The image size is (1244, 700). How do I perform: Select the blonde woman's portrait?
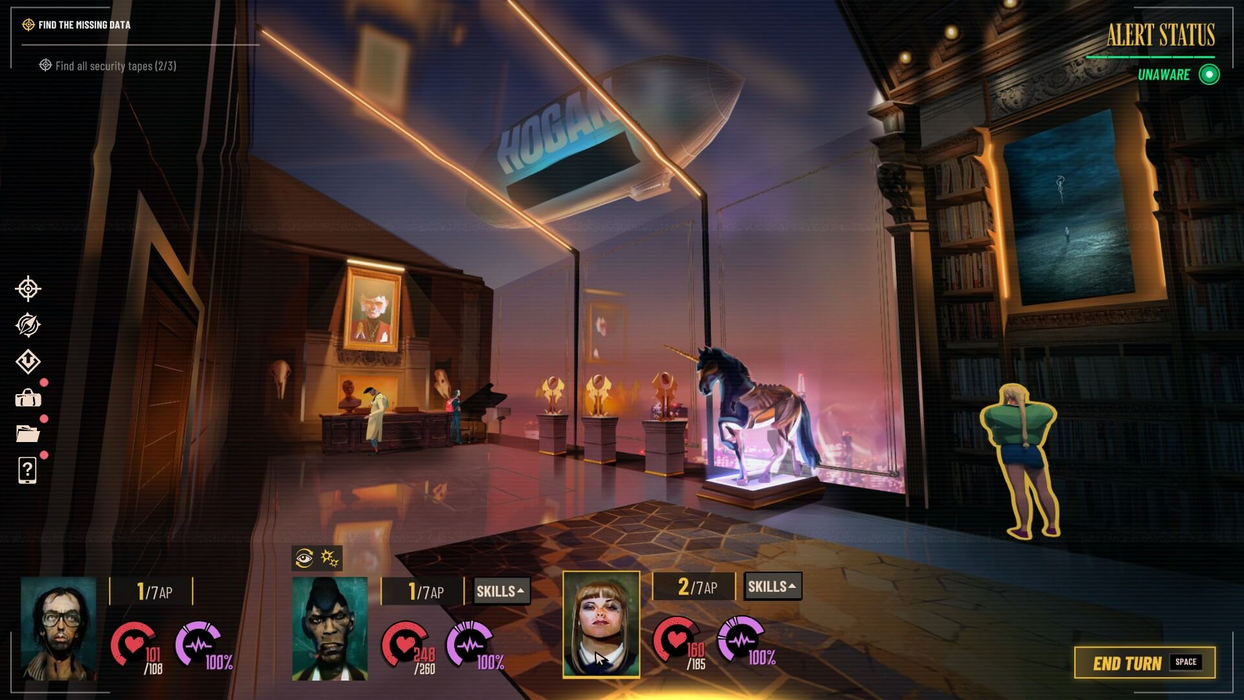[601, 624]
